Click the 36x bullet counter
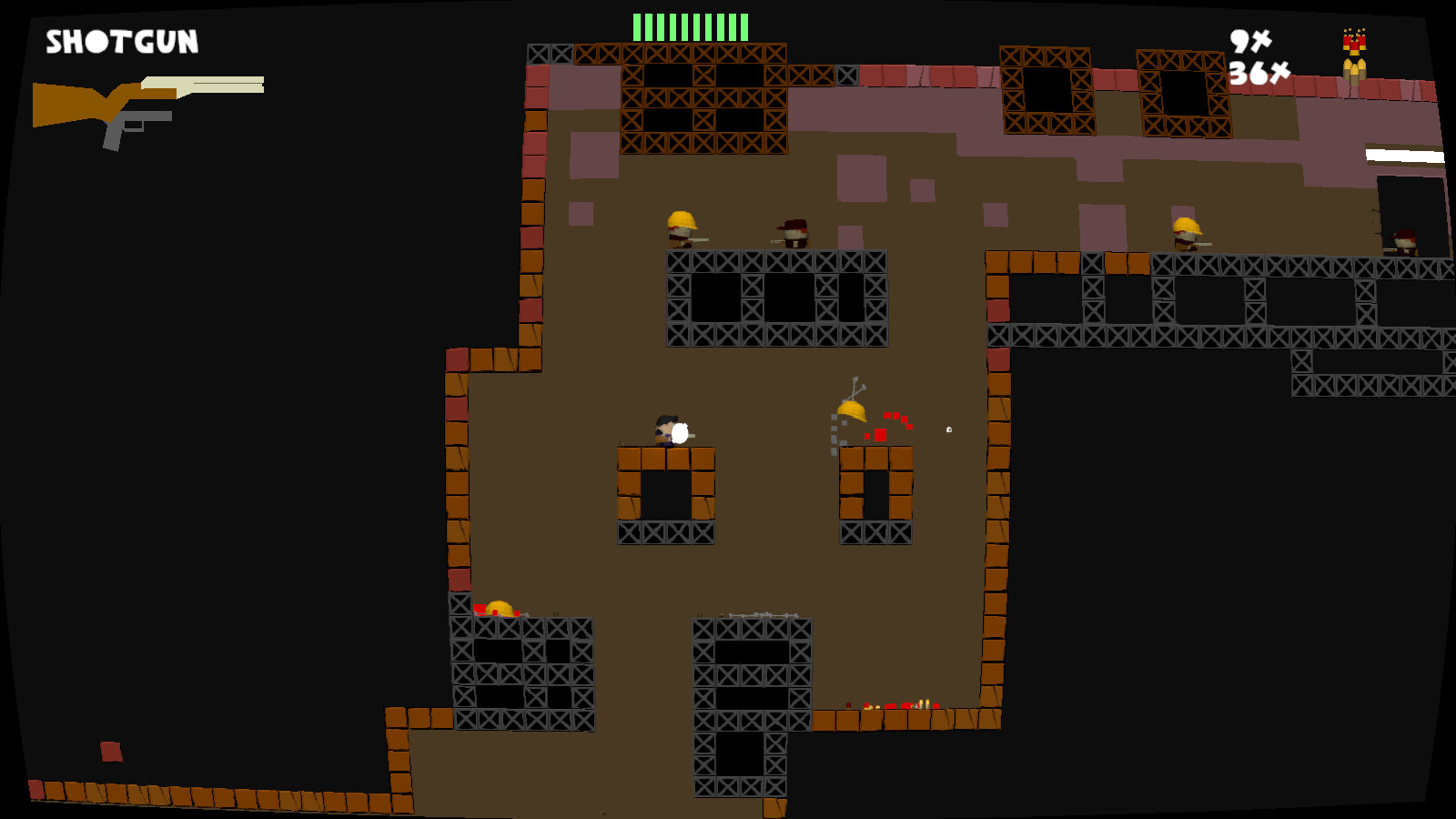Image resolution: width=1456 pixels, height=819 pixels. click(1258, 73)
